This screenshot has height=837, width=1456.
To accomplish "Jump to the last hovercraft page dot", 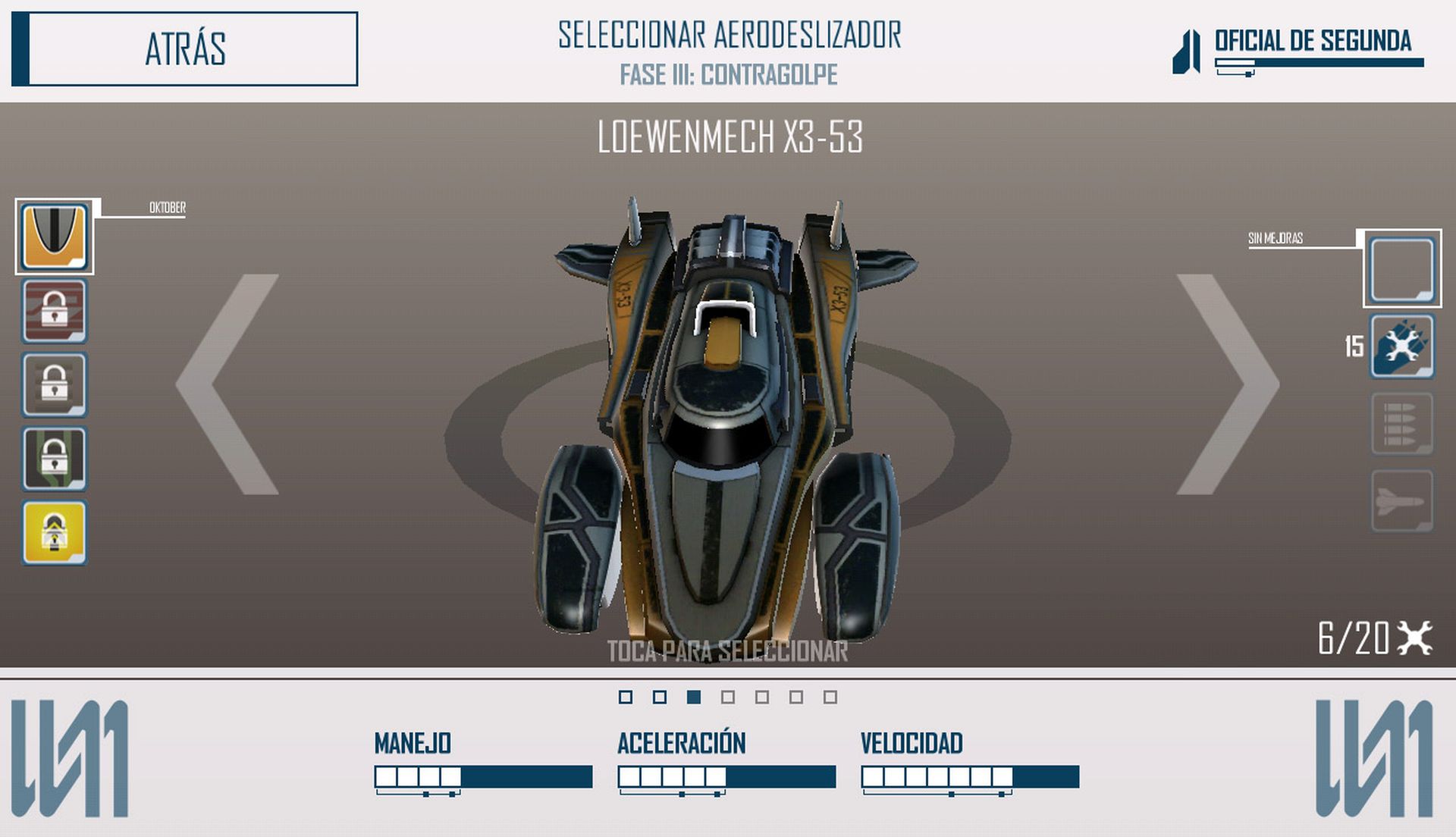I will [x=830, y=697].
